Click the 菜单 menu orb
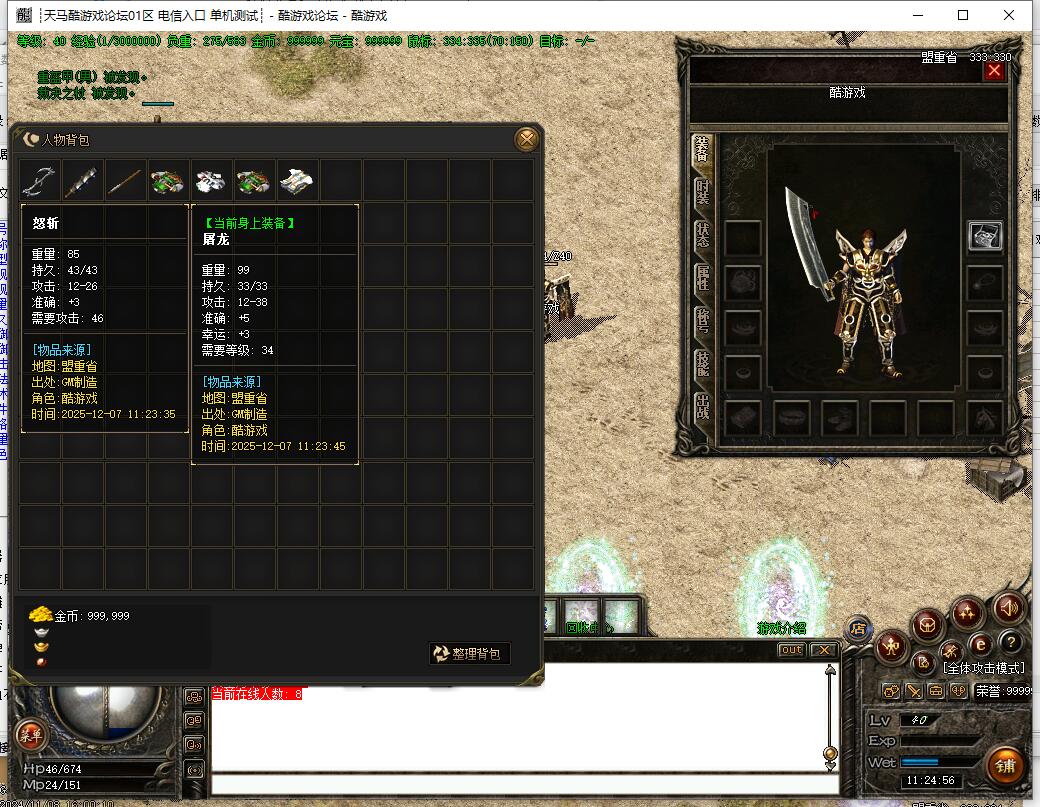The width and height of the screenshot is (1040, 807). pyautogui.click(x=31, y=735)
